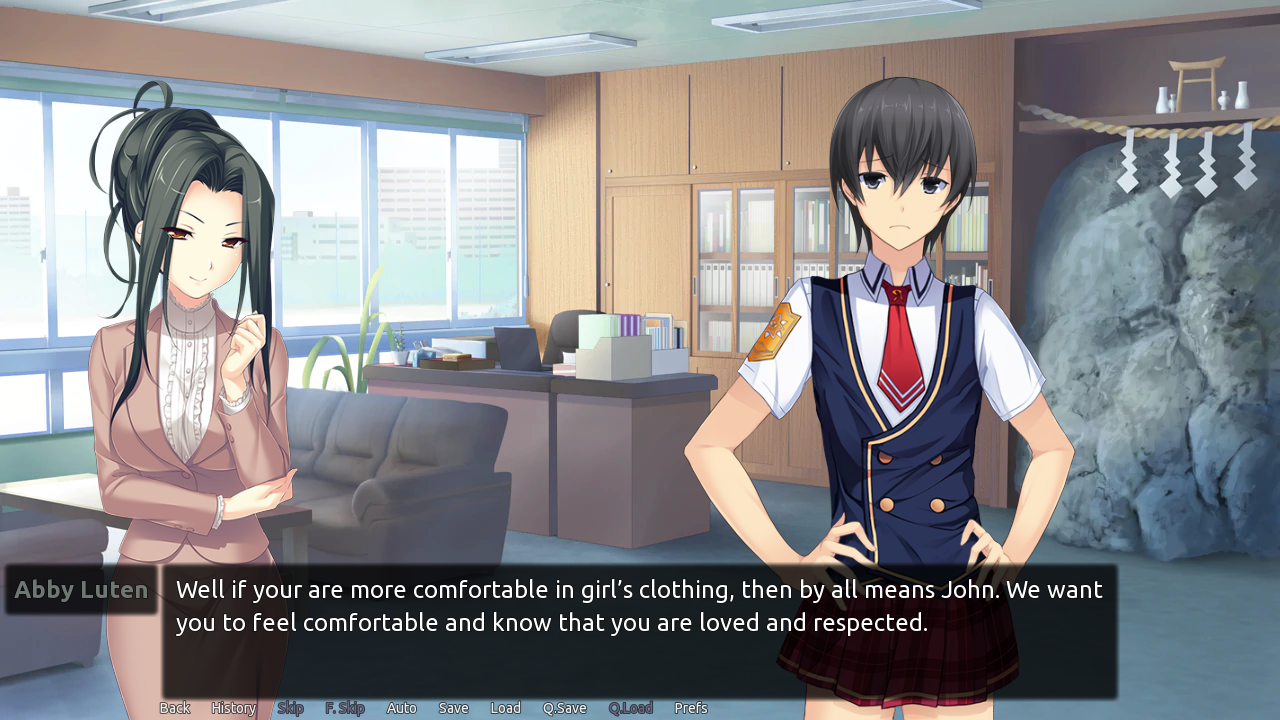Screen dimensions: 1280x720
Task: Open the Load screen
Action: point(505,707)
